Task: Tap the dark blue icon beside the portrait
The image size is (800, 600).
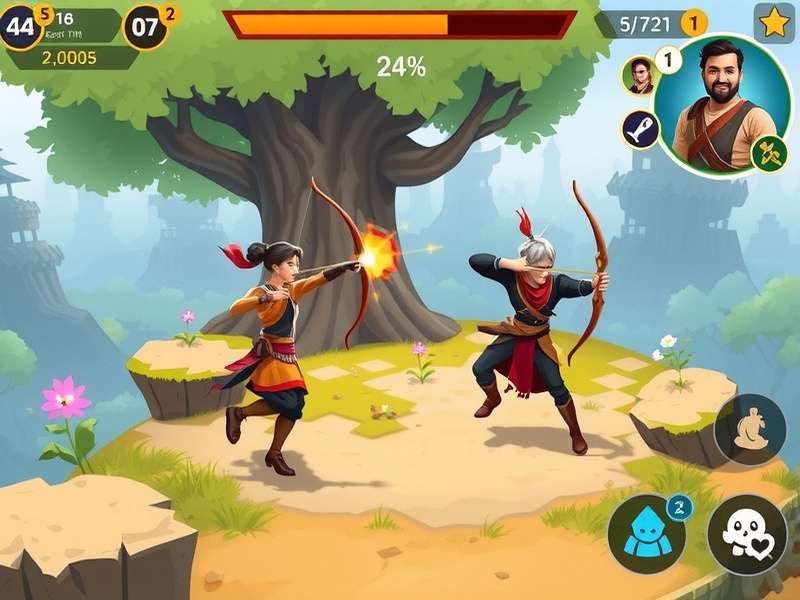Action: pyautogui.click(x=639, y=129)
